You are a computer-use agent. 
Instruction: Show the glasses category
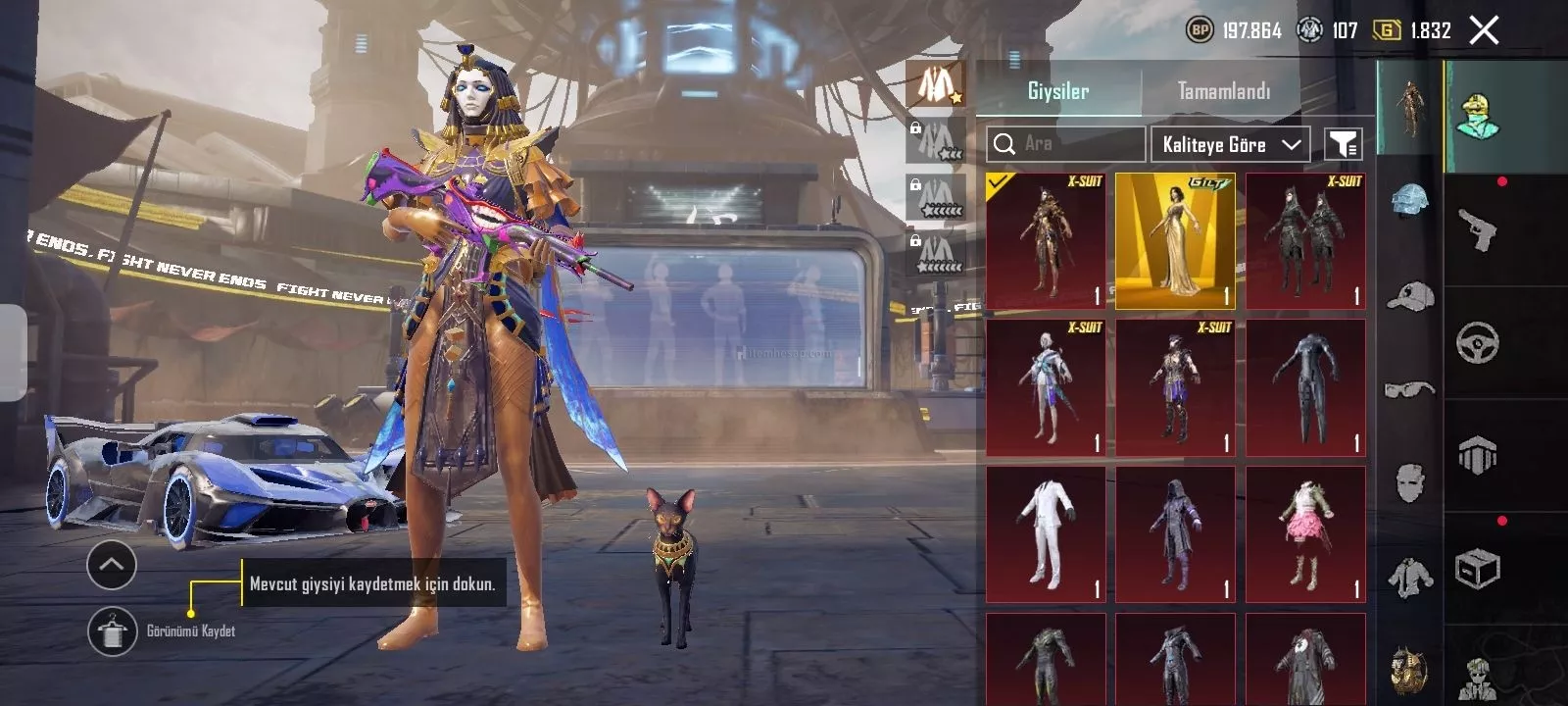[x=1409, y=389]
